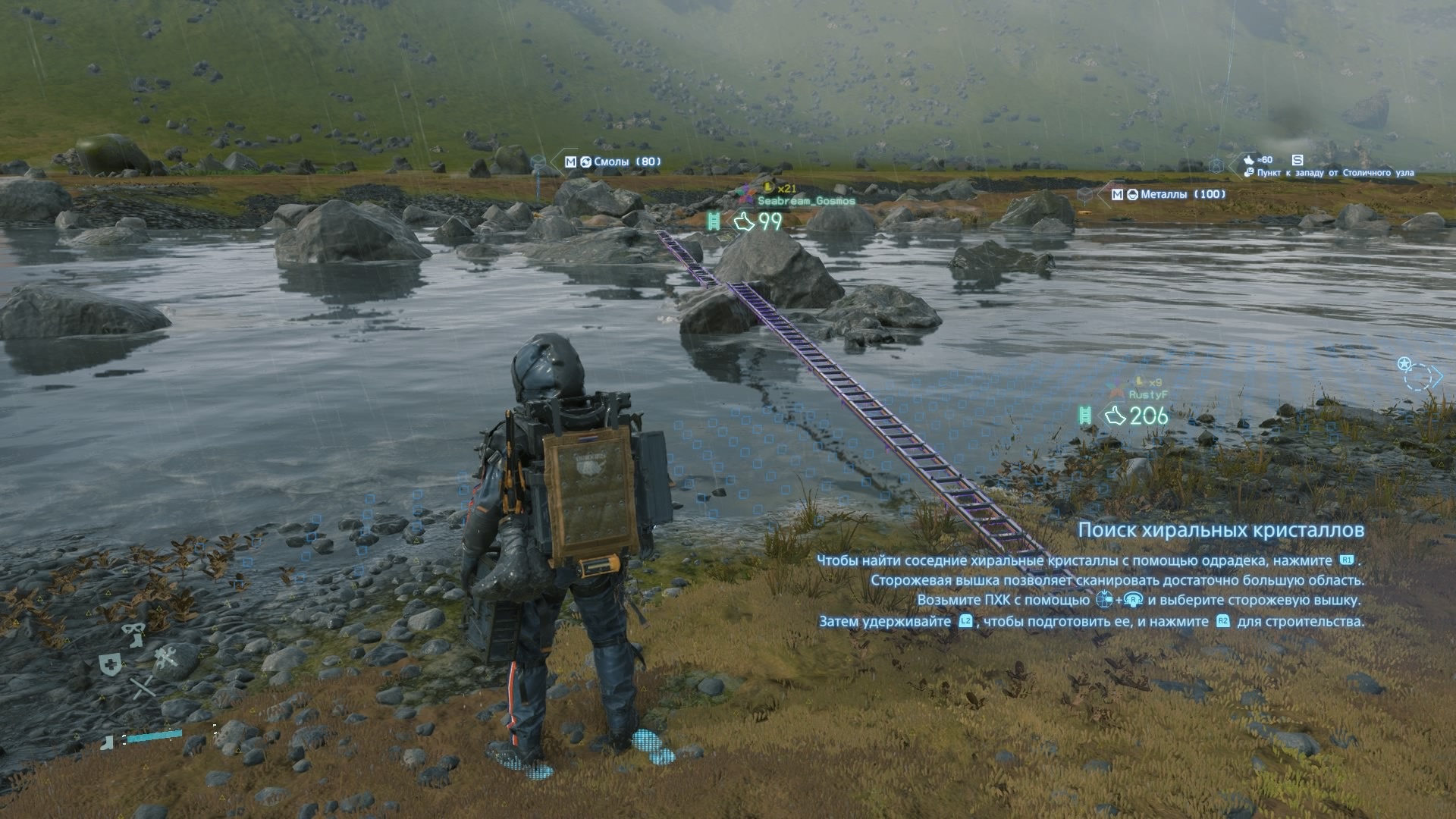
Task: Click the wrench and hammer repair icon
Action: pos(167,658)
